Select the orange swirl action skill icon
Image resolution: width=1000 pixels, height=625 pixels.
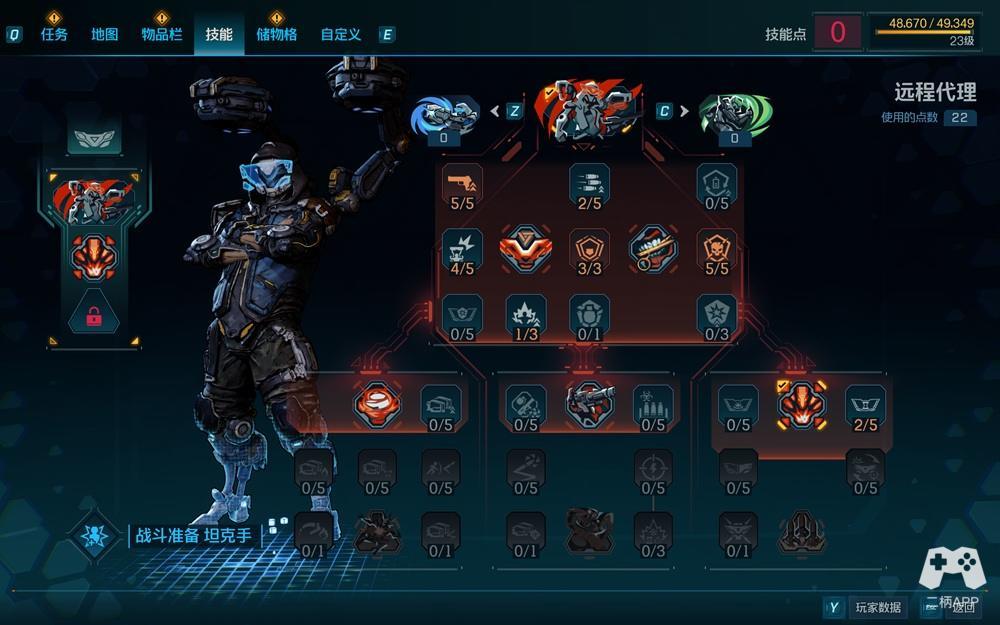(377, 404)
